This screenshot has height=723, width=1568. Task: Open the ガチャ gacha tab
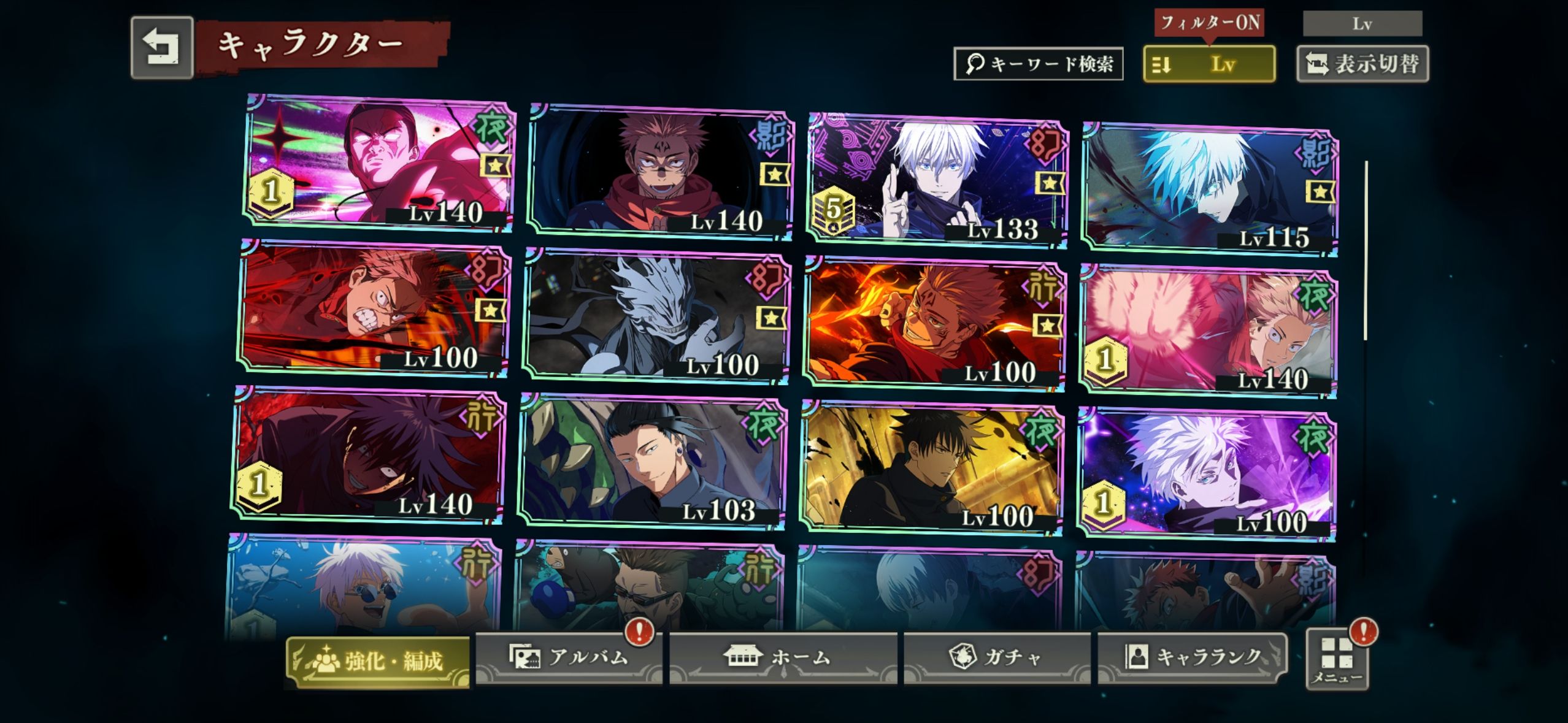pyautogui.click(x=996, y=657)
